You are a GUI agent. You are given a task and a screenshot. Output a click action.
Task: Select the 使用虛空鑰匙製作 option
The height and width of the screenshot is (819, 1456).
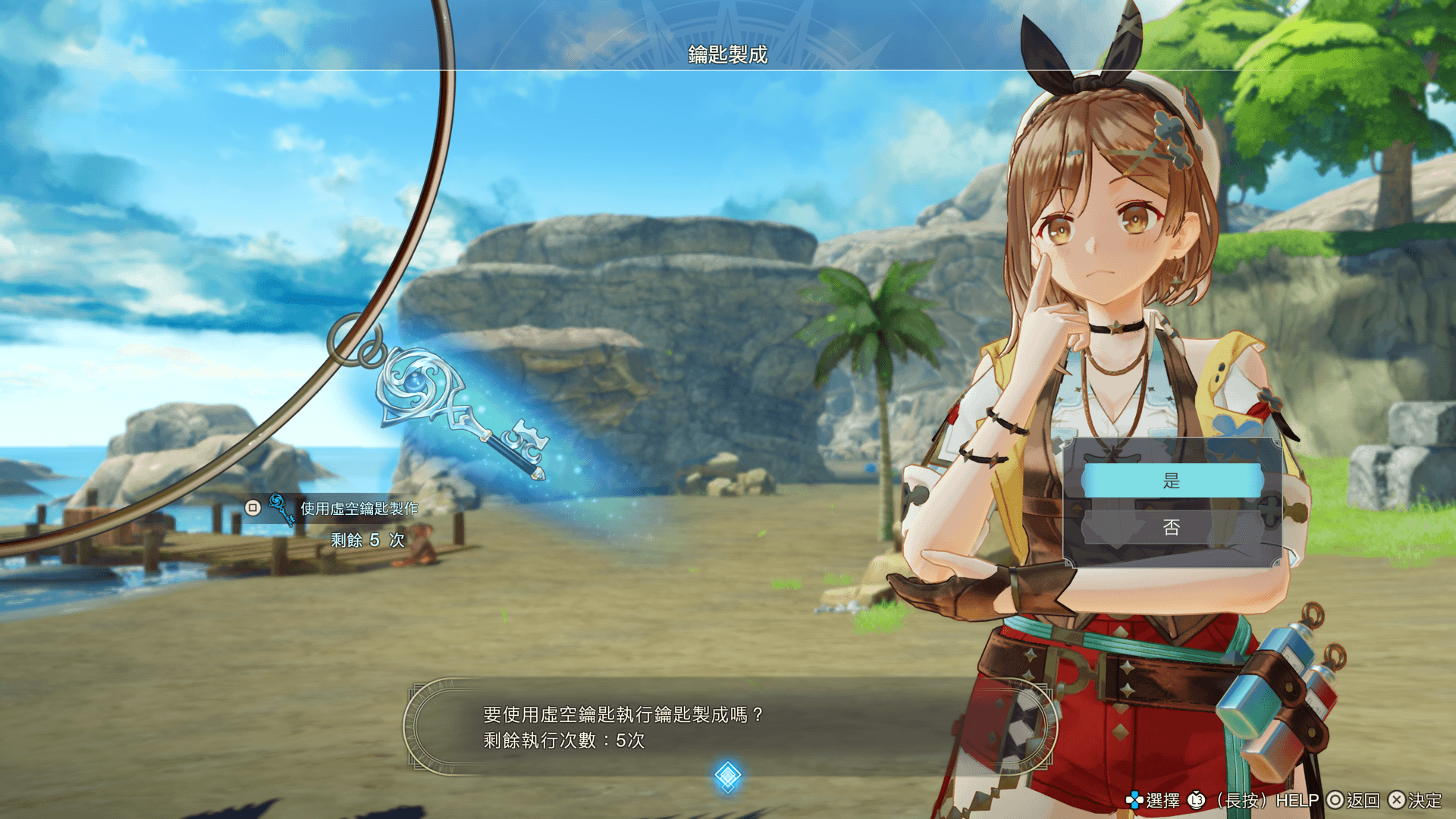coord(358,508)
